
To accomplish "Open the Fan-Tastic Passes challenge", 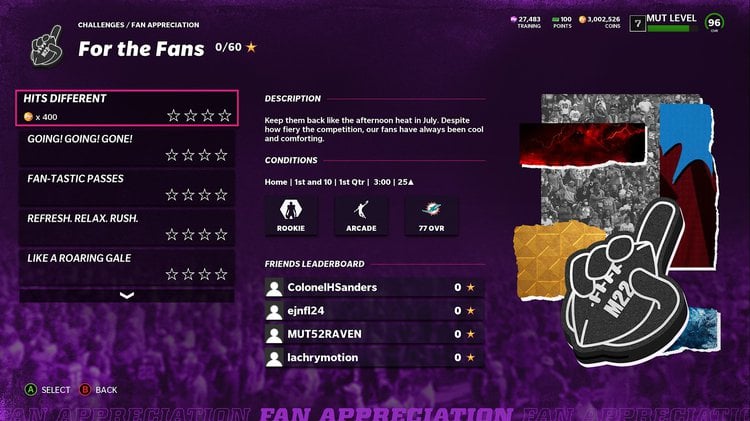I will (x=127, y=187).
